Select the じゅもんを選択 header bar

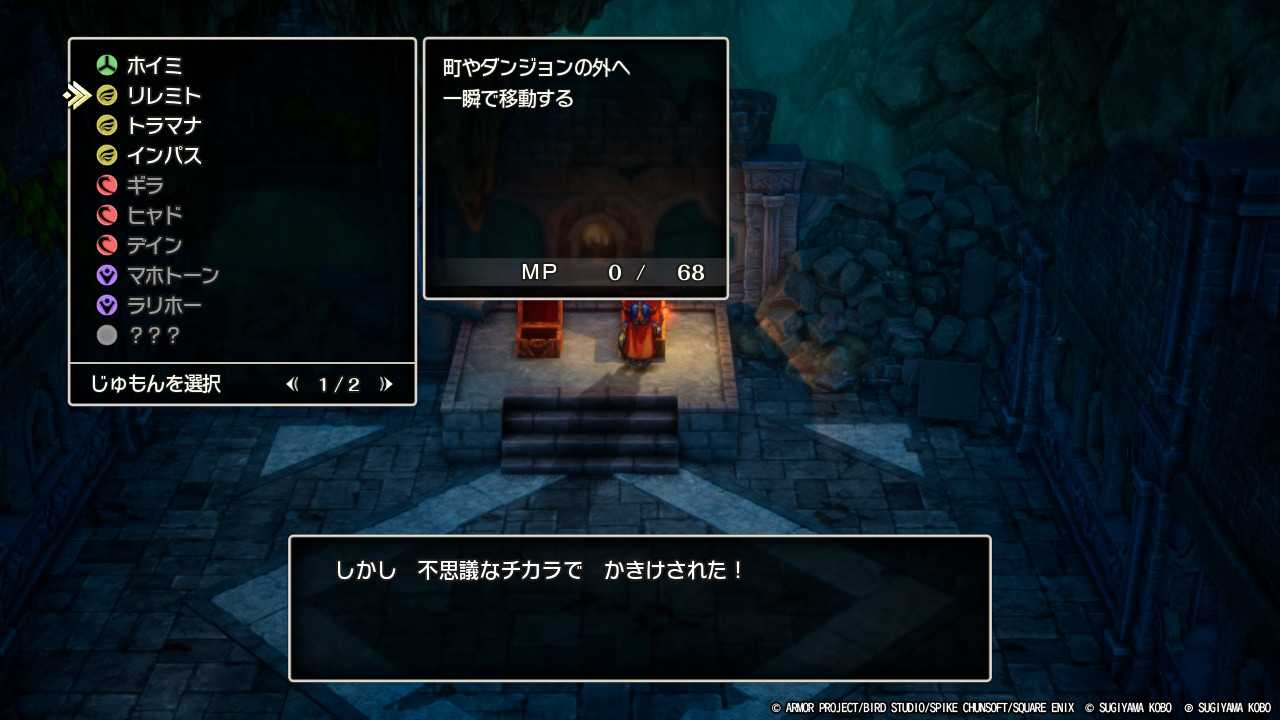tap(154, 383)
